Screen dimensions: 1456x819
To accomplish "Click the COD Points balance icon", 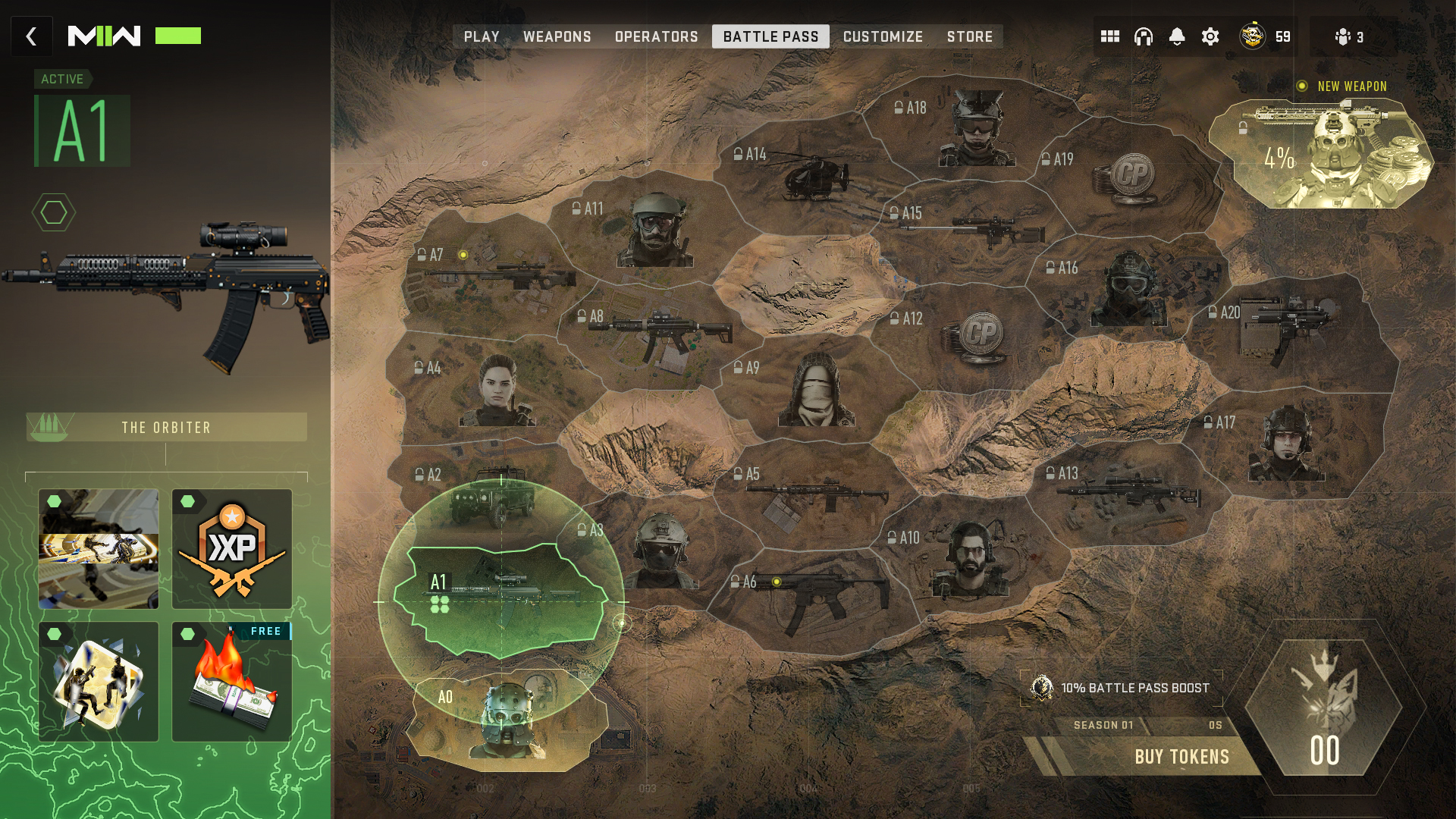I will [1251, 36].
